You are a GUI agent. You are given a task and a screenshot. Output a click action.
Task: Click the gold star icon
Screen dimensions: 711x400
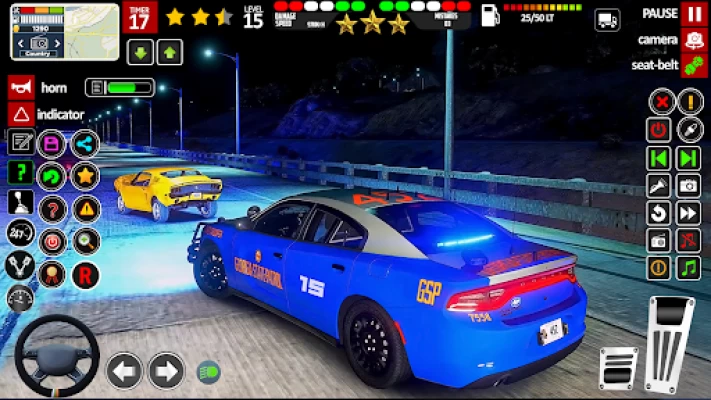(85, 176)
